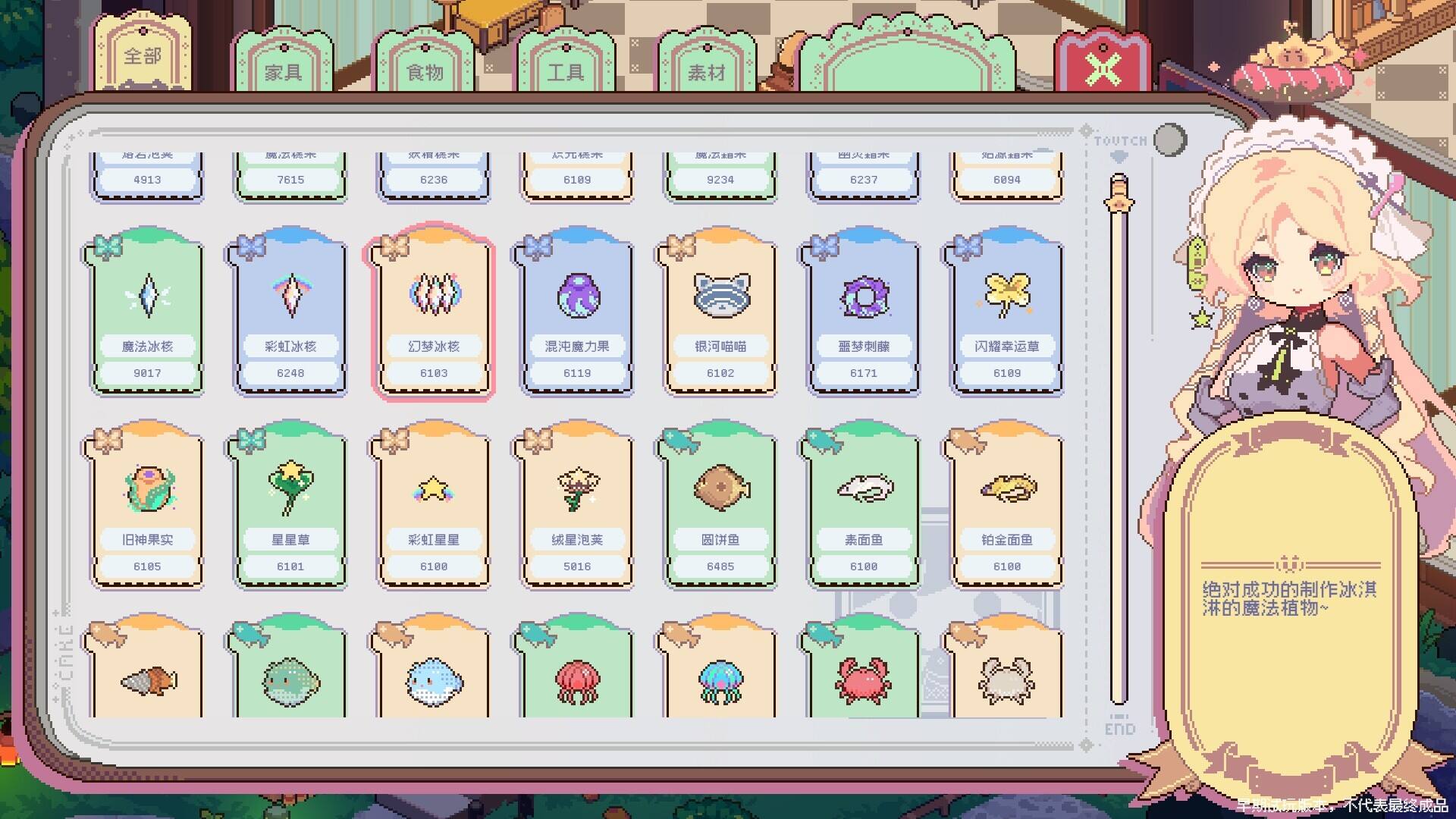The width and height of the screenshot is (1456, 819).
Task: Click the 幻梦冰核 item card
Action: 433,312
